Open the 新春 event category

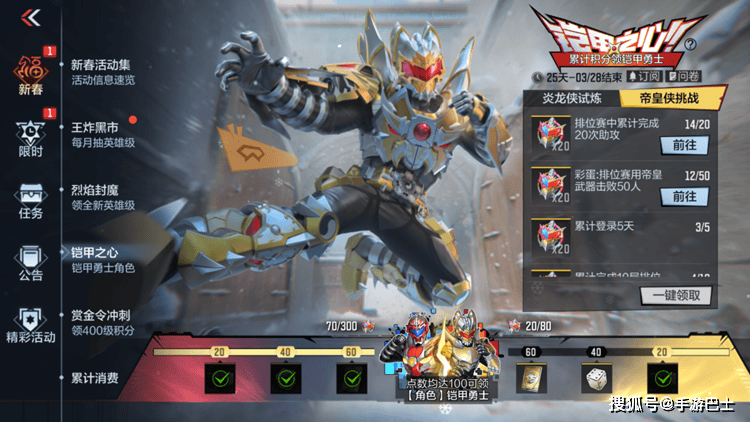click(31, 75)
